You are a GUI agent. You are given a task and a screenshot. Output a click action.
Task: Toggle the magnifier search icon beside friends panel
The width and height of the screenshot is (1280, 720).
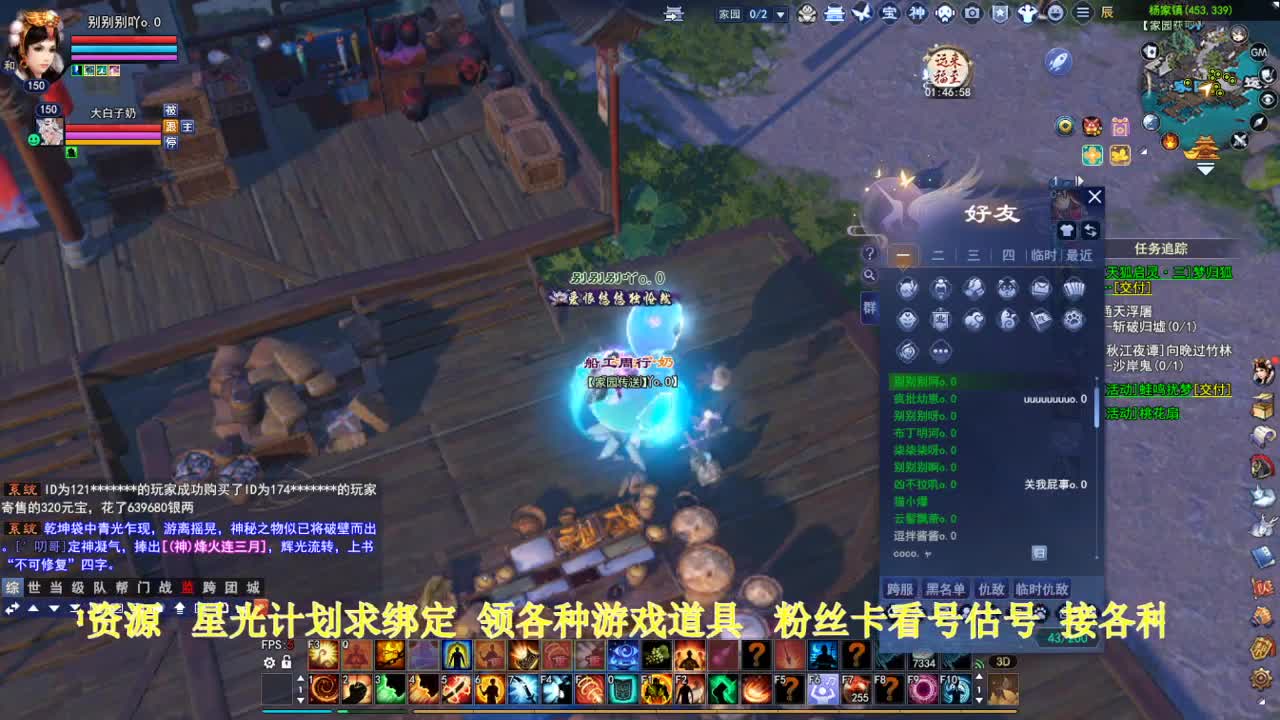[868, 273]
